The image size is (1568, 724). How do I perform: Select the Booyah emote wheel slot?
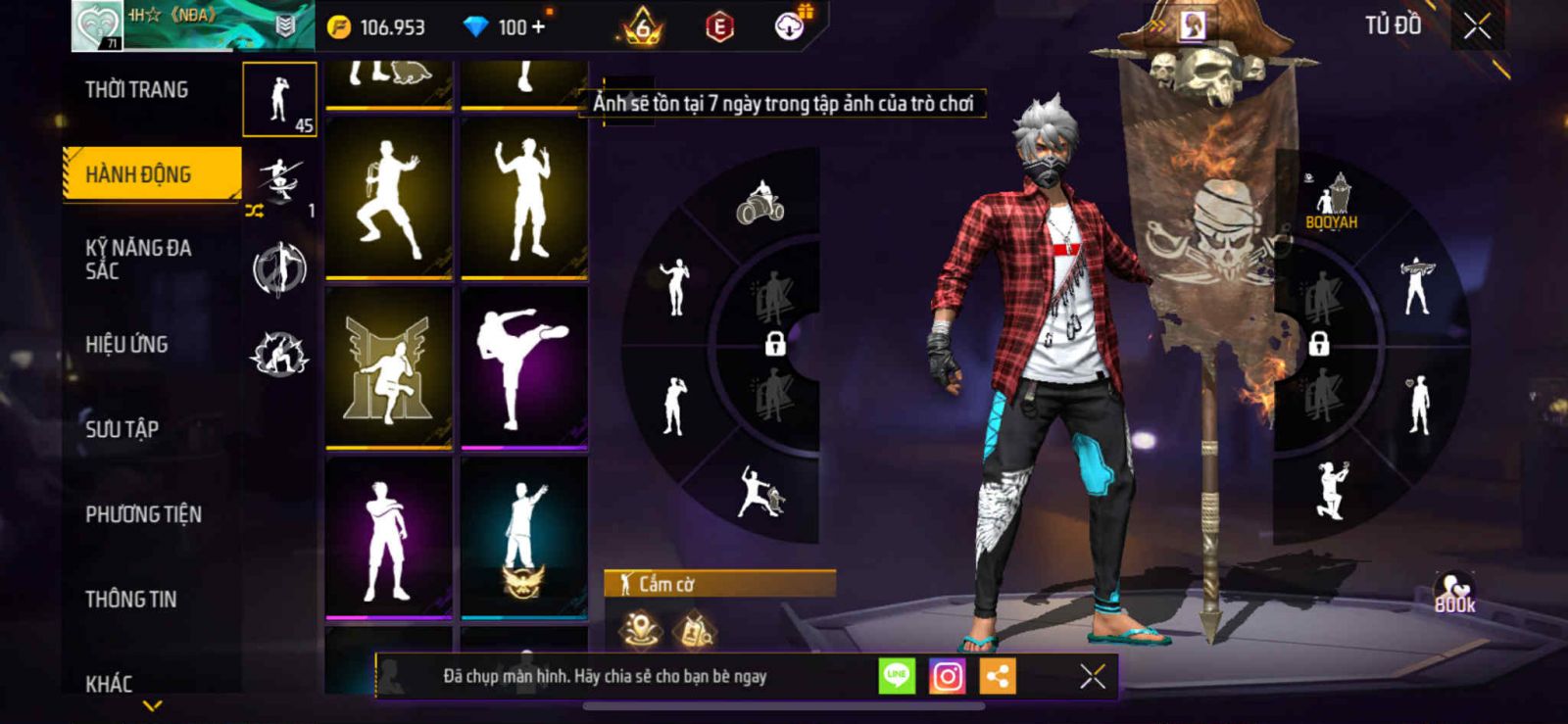click(x=1331, y=201)
